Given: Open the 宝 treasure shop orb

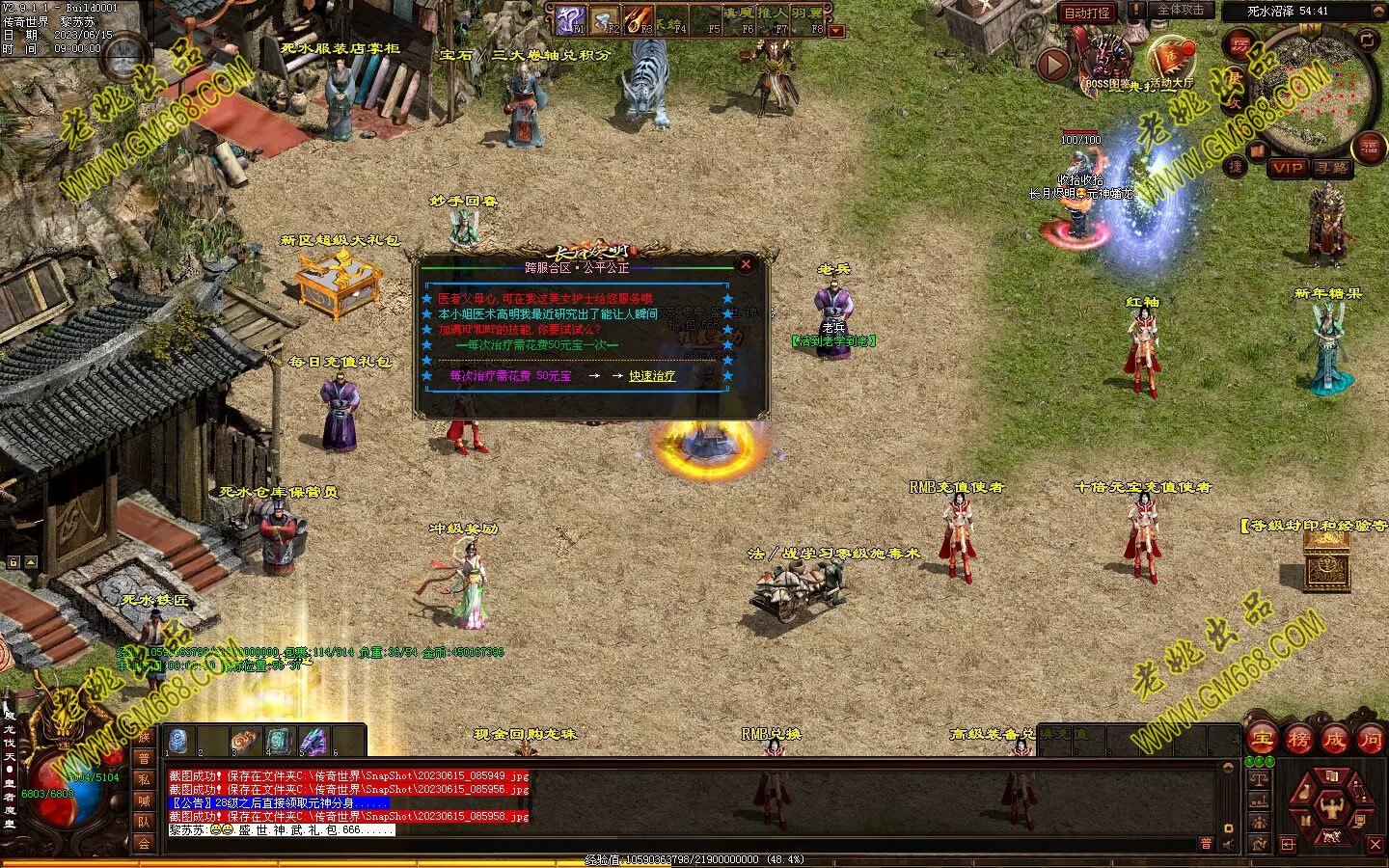Looking at the screenshot, I should pos(1262,740).
